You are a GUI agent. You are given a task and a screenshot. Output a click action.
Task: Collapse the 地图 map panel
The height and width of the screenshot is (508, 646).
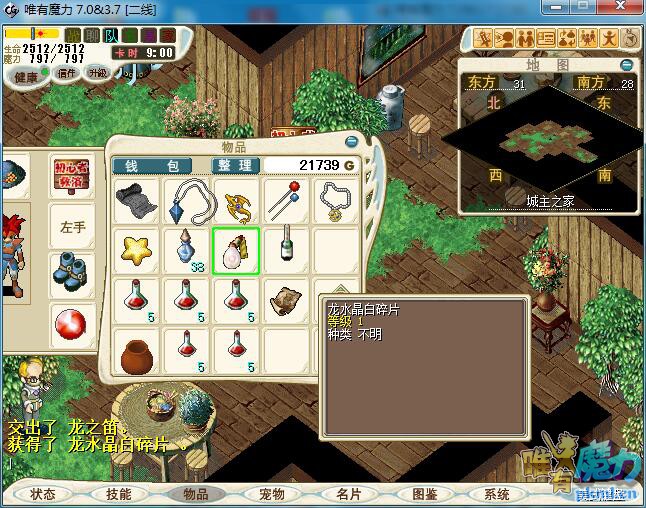(626, 65)
